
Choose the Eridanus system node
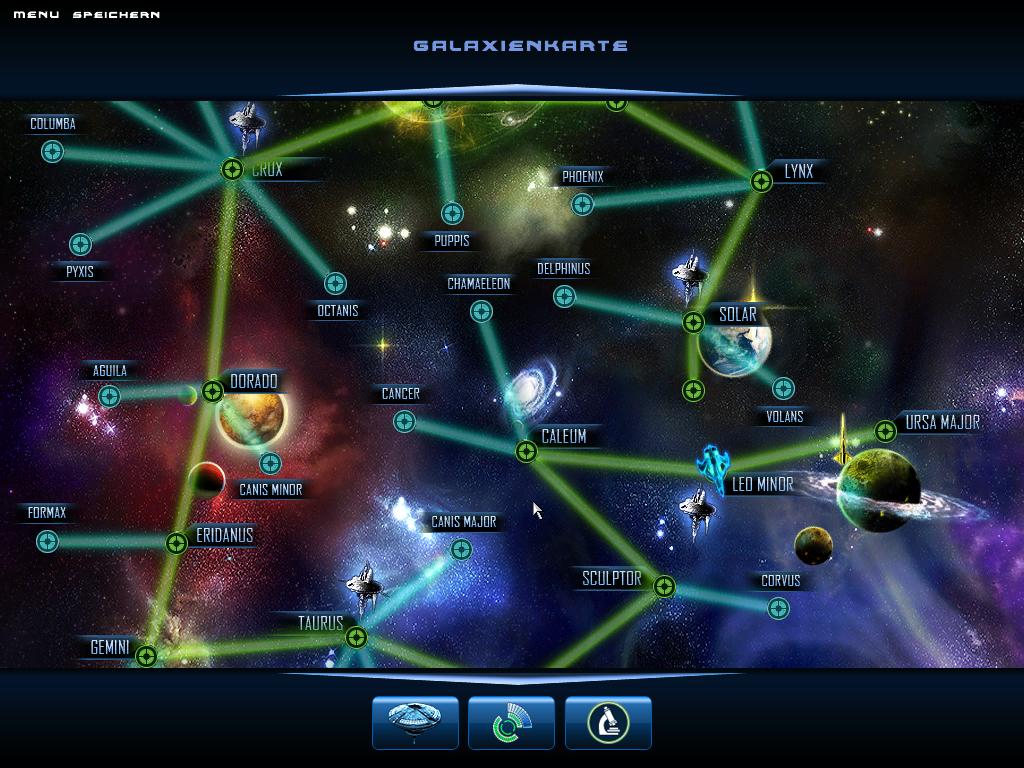click(x=176, y=543)
